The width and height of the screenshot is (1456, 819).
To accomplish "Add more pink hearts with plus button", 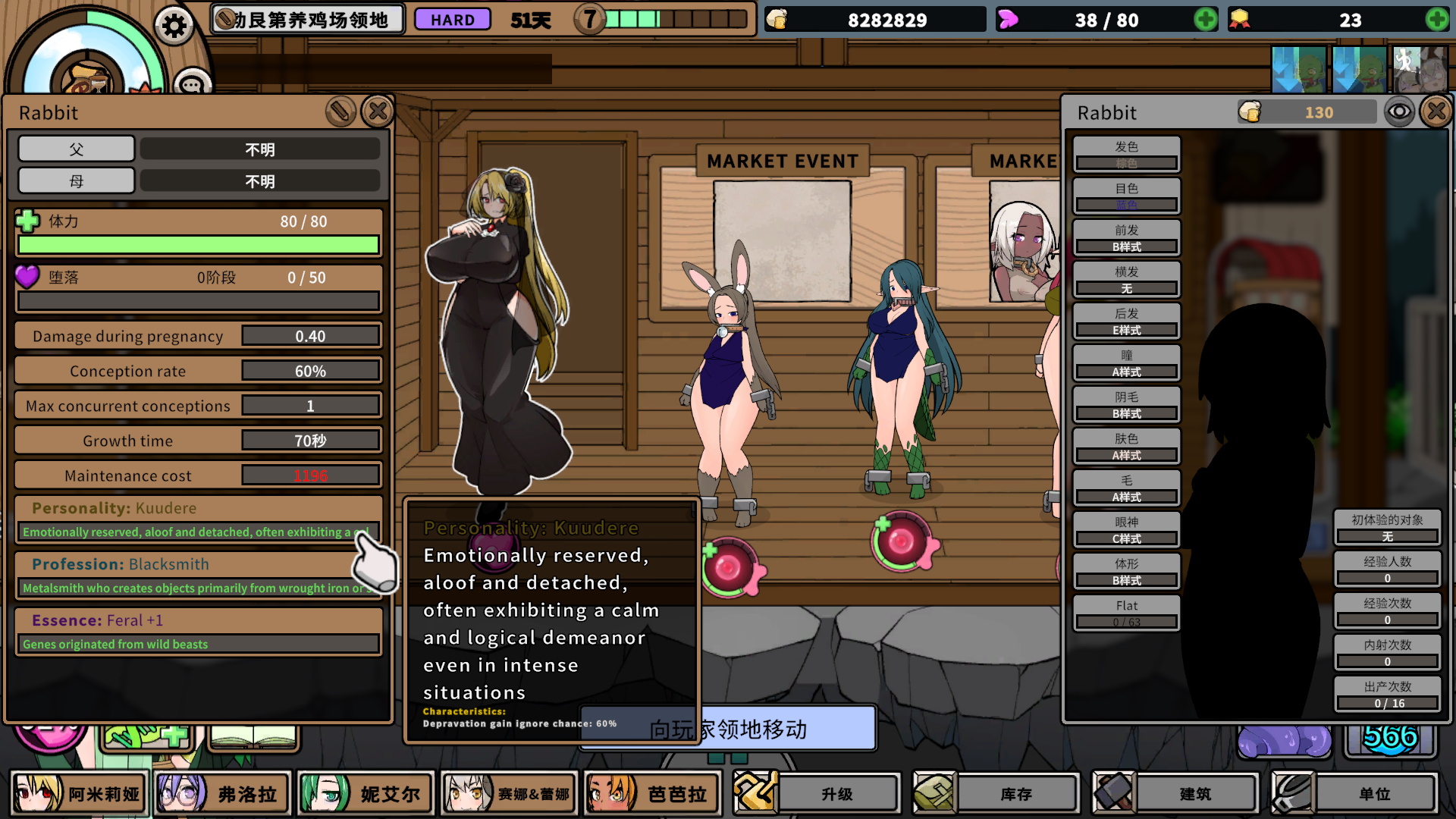I will point(1205,20).
